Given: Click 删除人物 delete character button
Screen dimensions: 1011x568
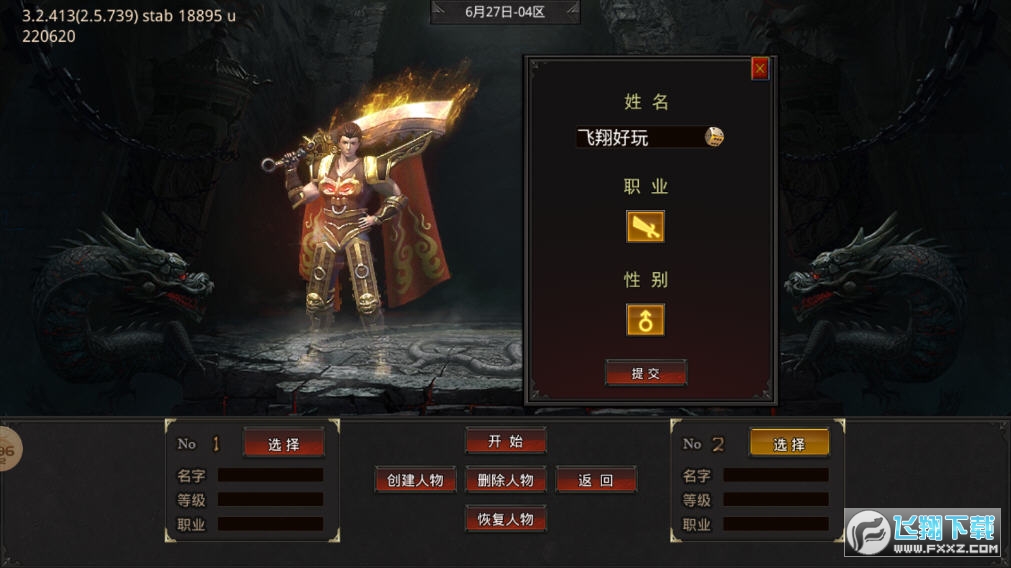Looking at the screenshot, I should [x=505, y=480].
